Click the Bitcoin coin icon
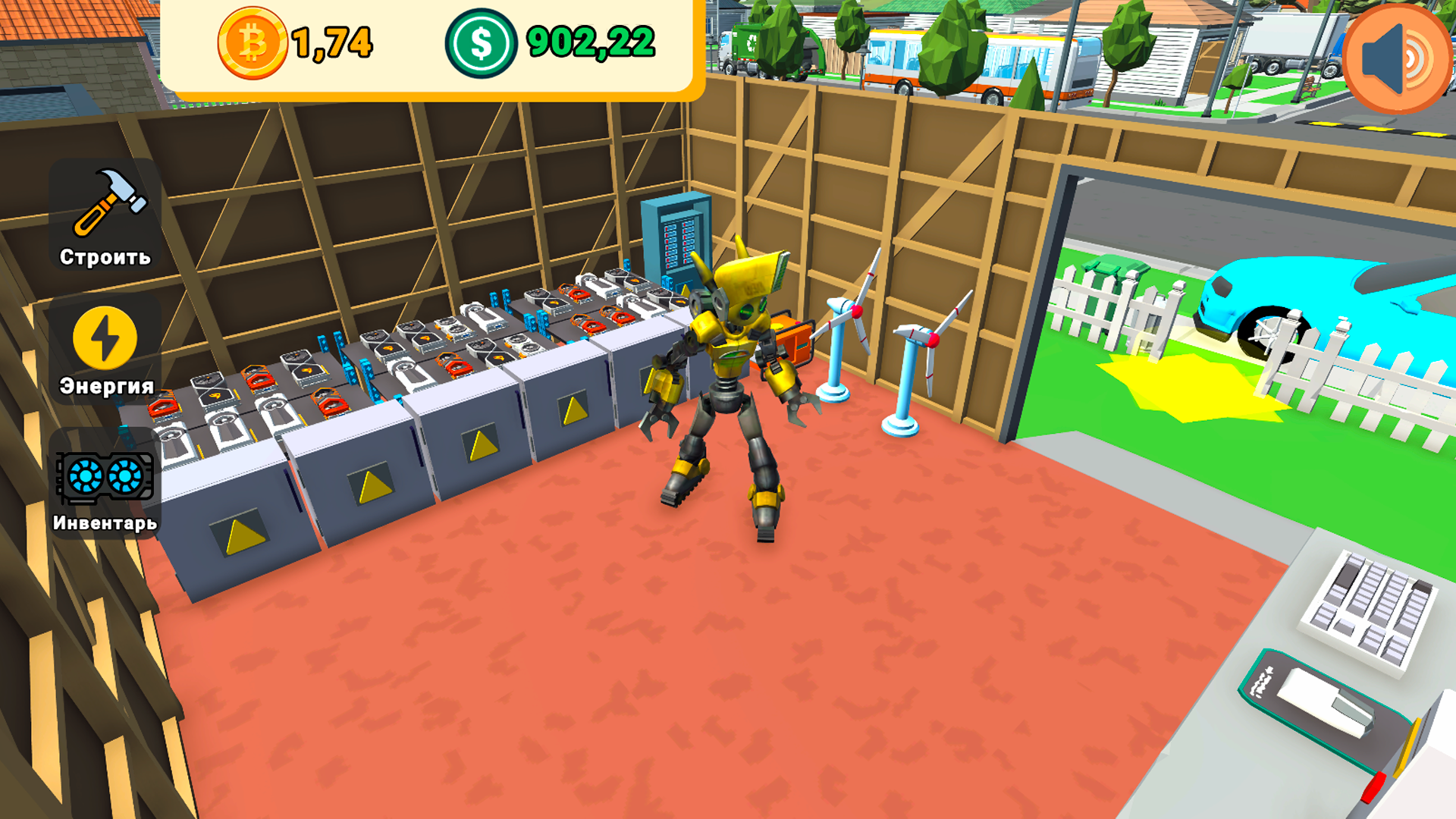The image size is (1456, 819). point(252,44)
